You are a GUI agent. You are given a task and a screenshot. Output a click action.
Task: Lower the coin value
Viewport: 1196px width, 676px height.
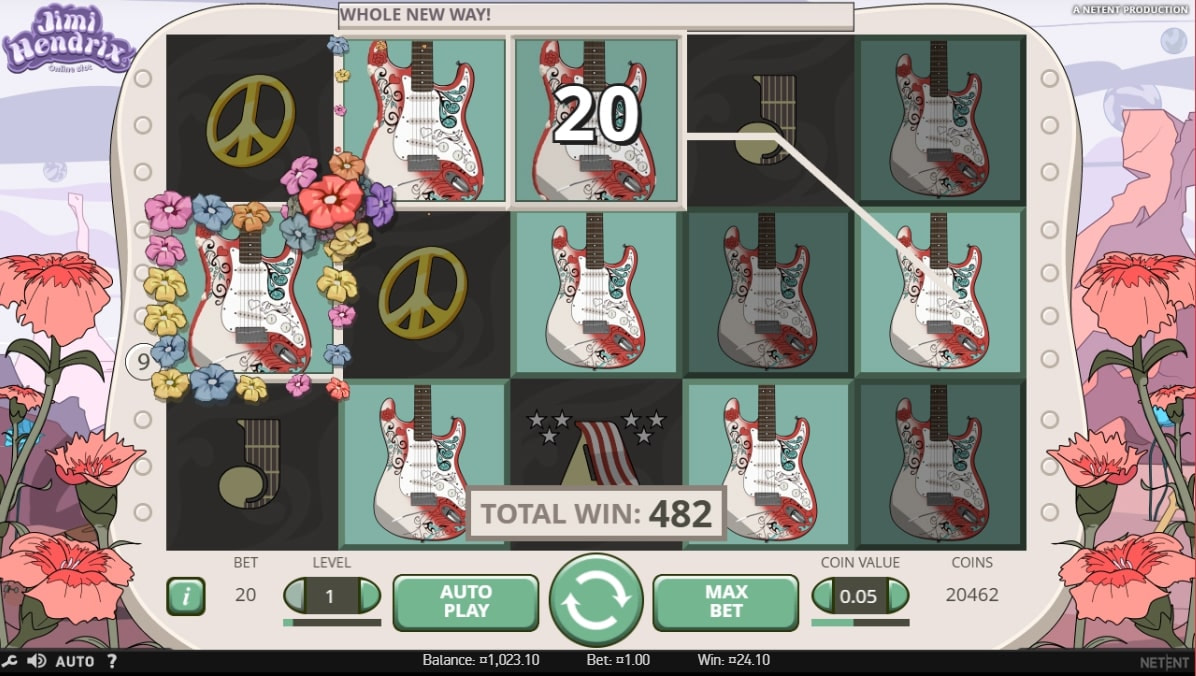824,596
